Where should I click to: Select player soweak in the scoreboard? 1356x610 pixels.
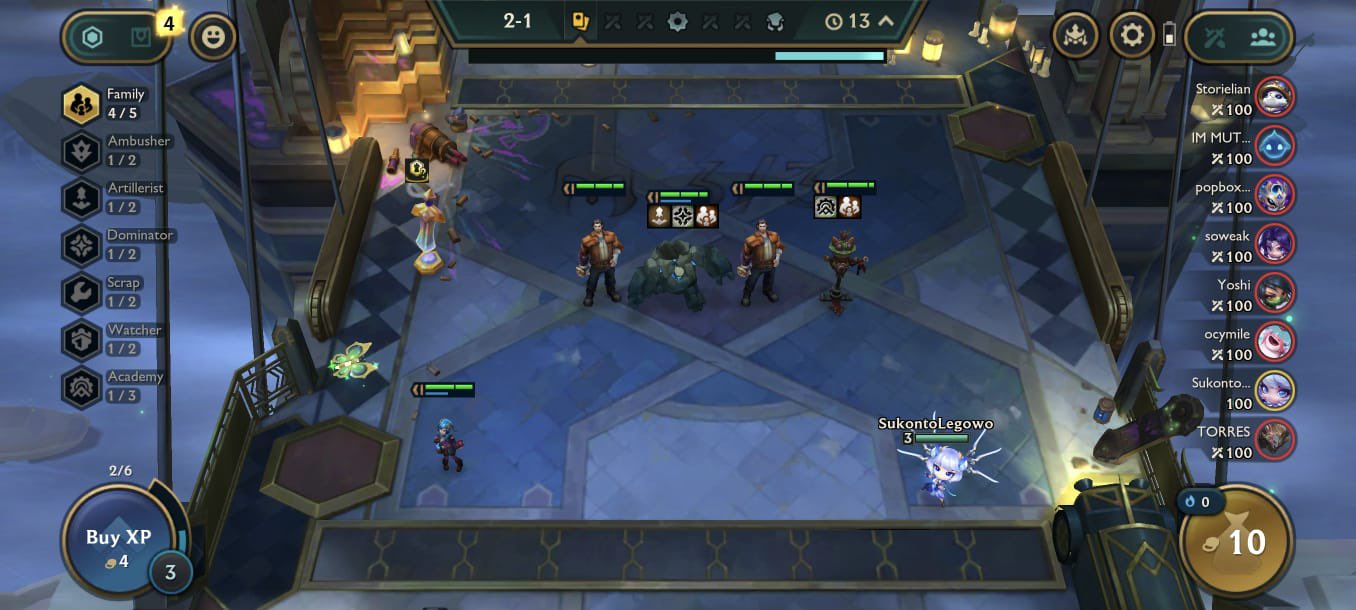[x=1274, y=244]
